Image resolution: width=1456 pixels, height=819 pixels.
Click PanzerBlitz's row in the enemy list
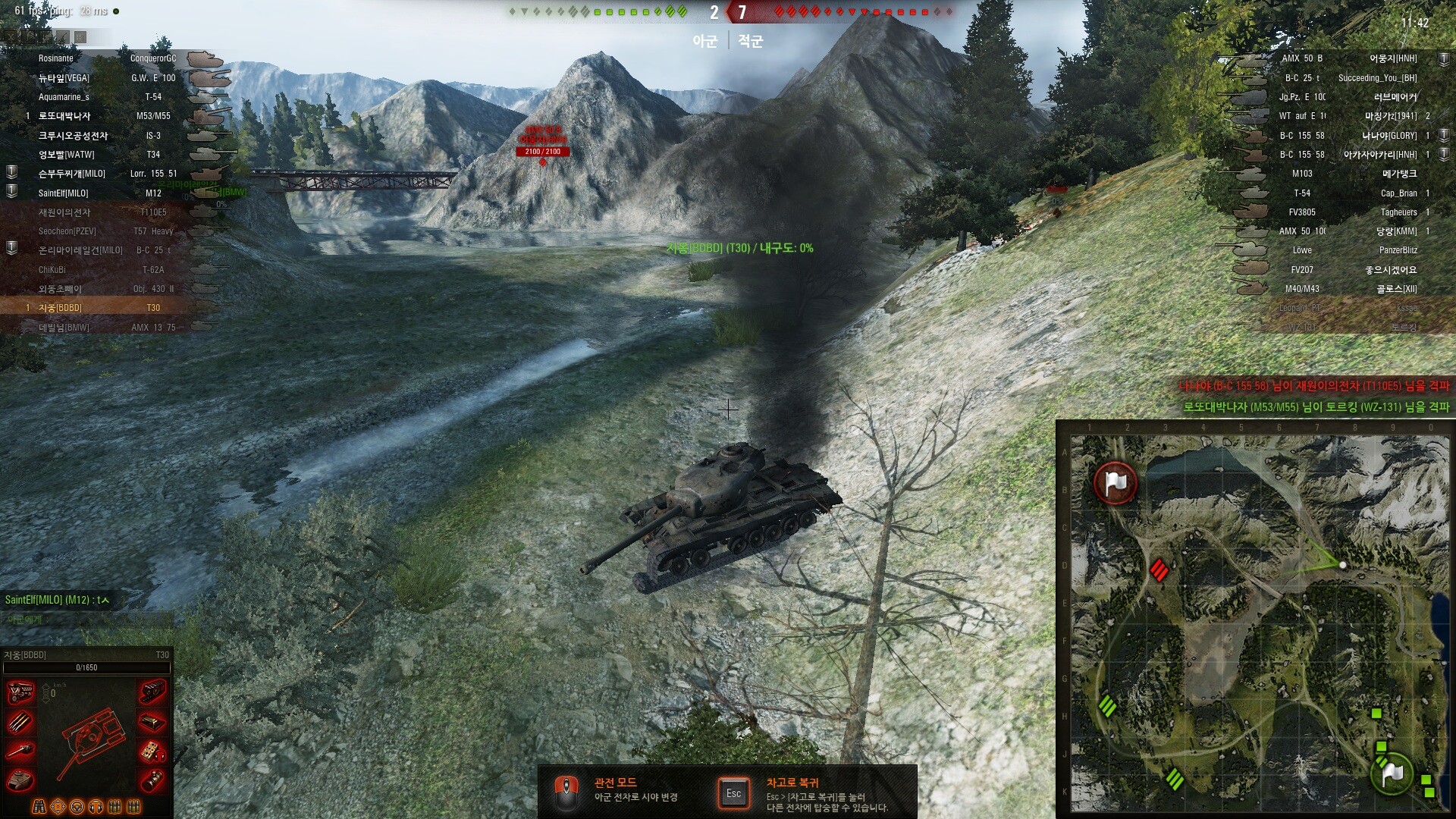tap(1398, 250)
